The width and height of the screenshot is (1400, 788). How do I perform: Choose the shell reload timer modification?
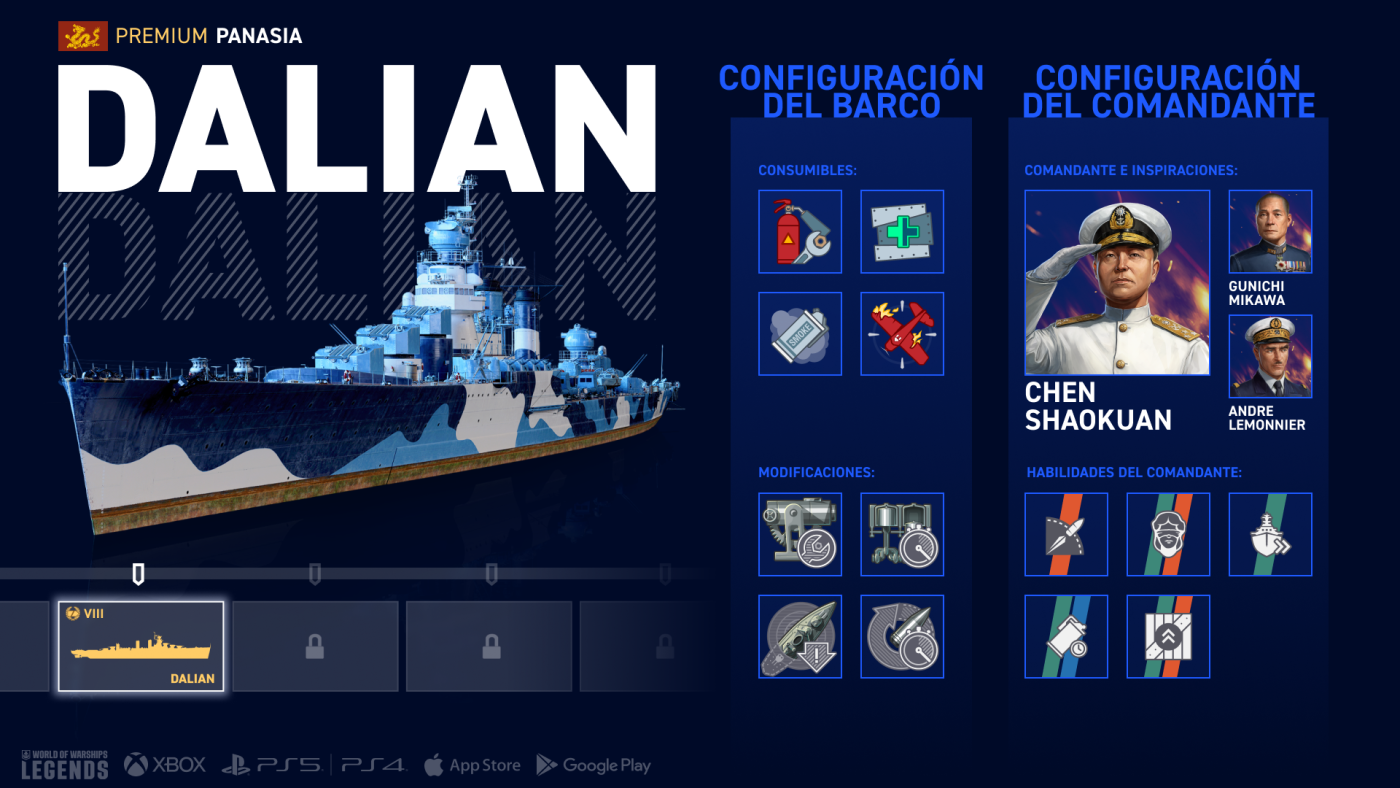point(902,636)
